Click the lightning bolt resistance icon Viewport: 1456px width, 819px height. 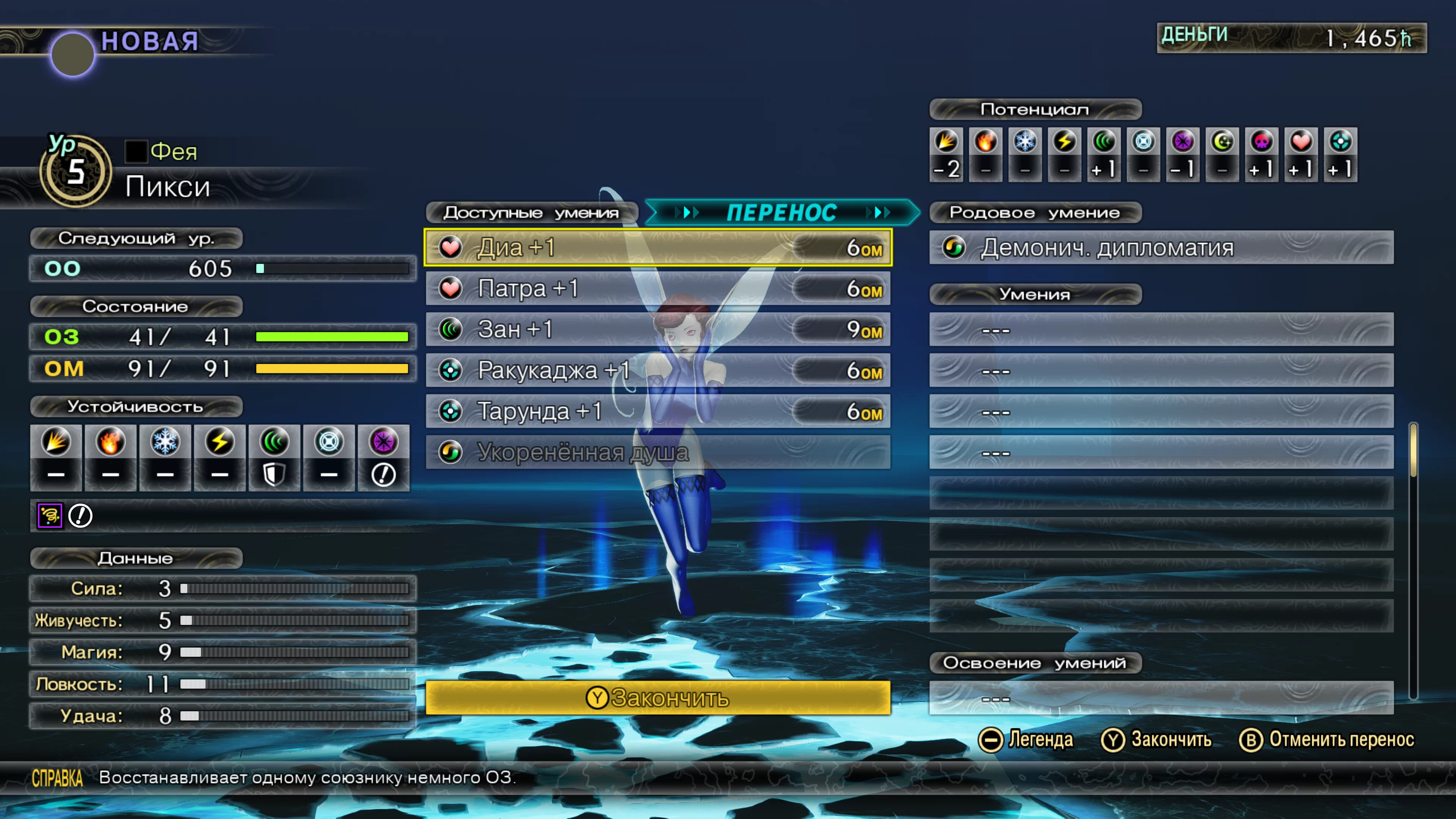tap(220, 441)
